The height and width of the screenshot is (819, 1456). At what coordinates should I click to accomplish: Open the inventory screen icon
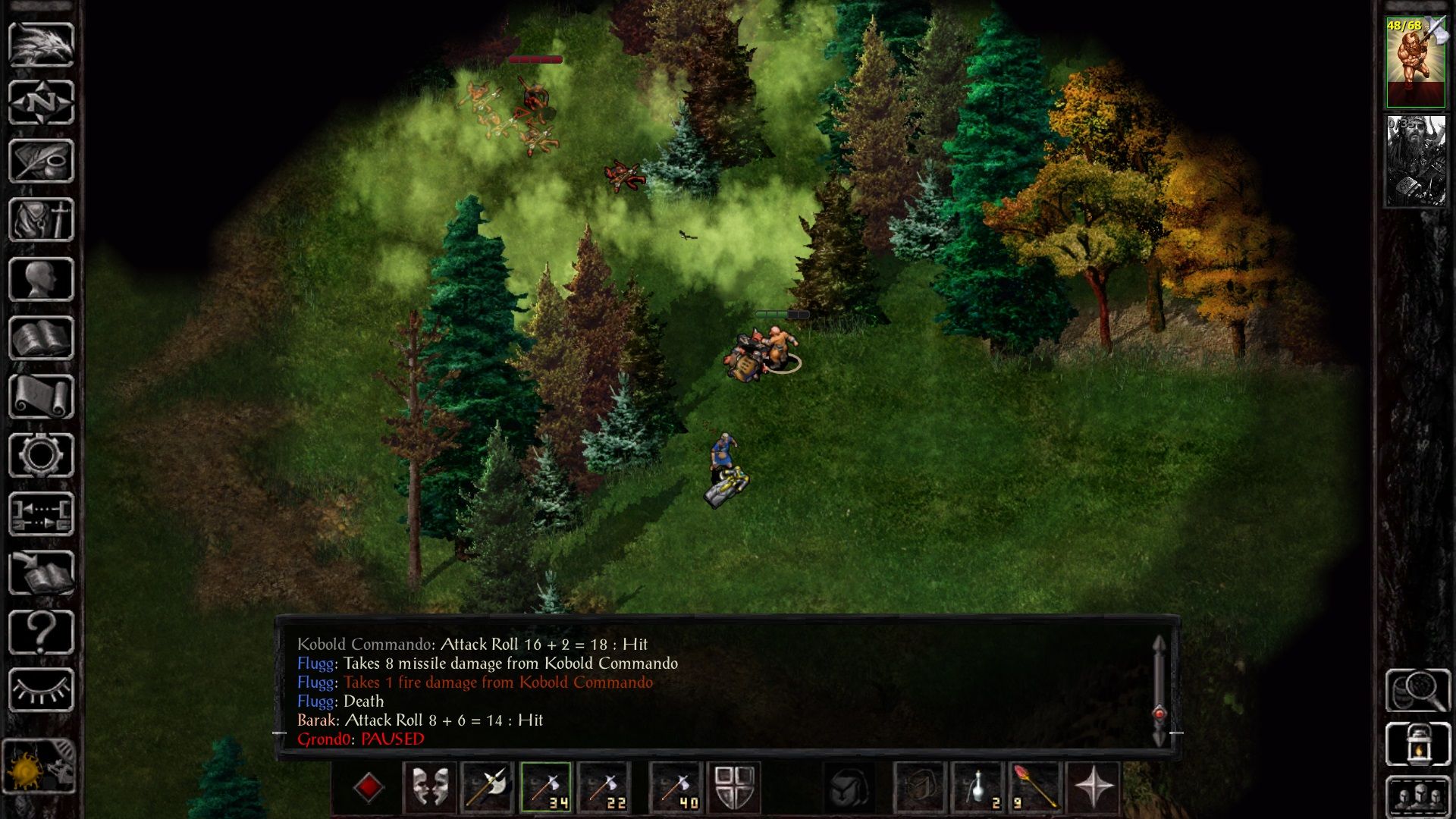41,220
